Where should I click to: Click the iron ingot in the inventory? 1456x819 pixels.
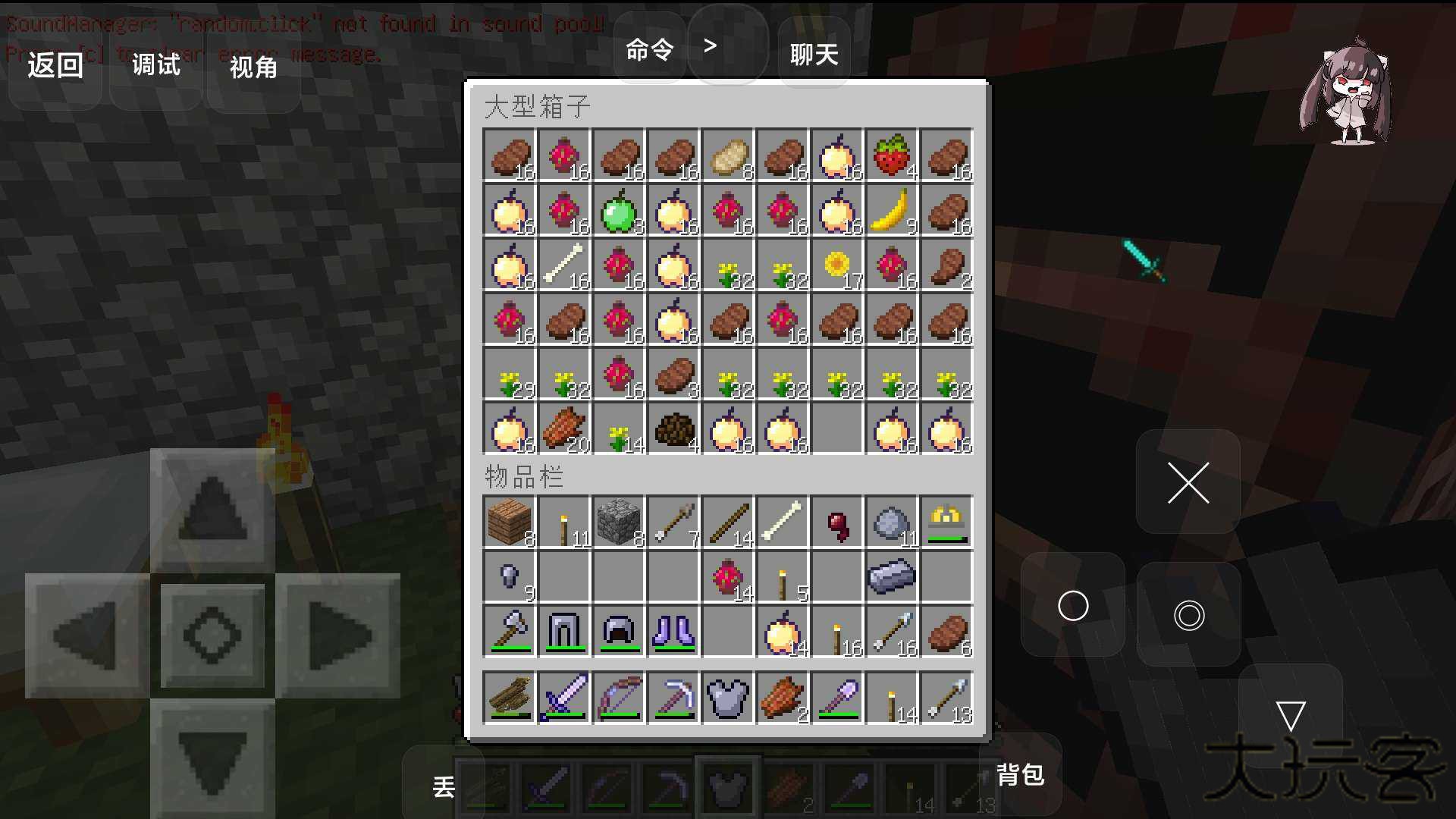891,576
